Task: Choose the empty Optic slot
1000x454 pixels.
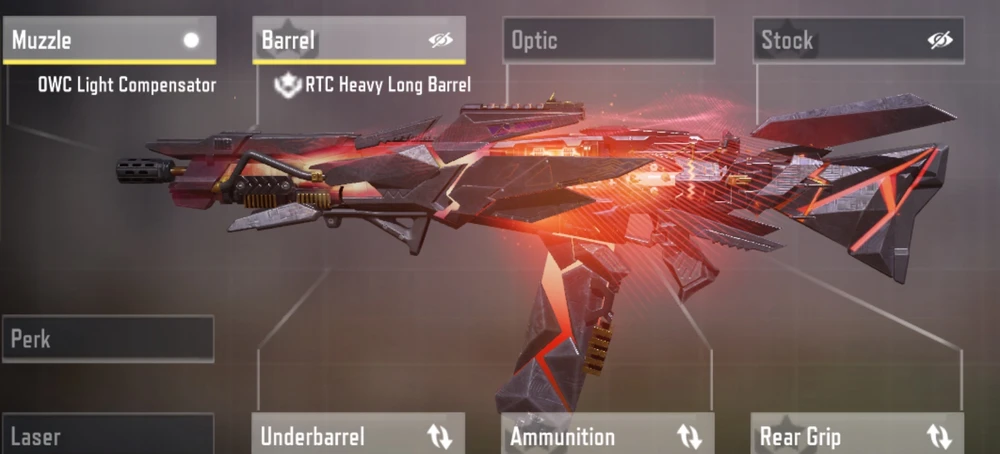Action: click(x=608, y=41)
